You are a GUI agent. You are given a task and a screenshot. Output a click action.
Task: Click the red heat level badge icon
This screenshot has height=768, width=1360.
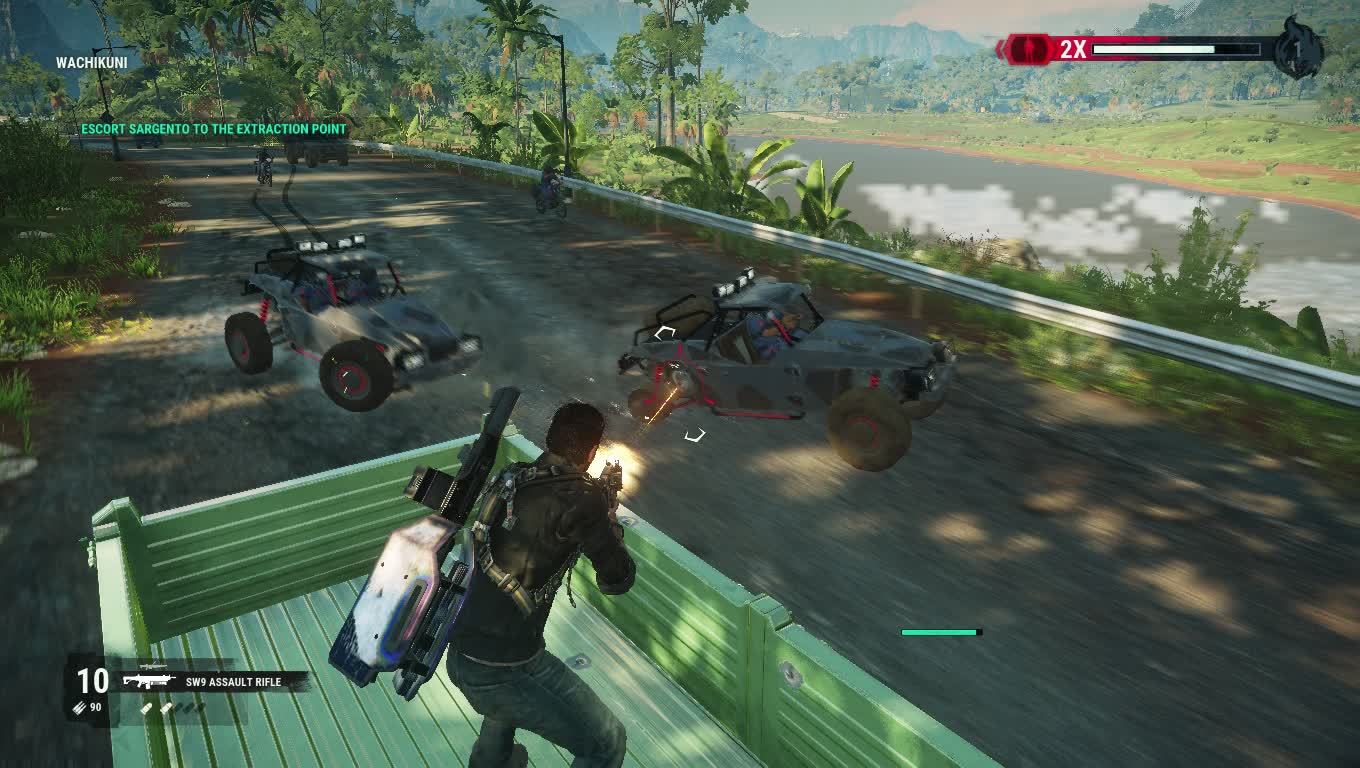coord(1029,48)
